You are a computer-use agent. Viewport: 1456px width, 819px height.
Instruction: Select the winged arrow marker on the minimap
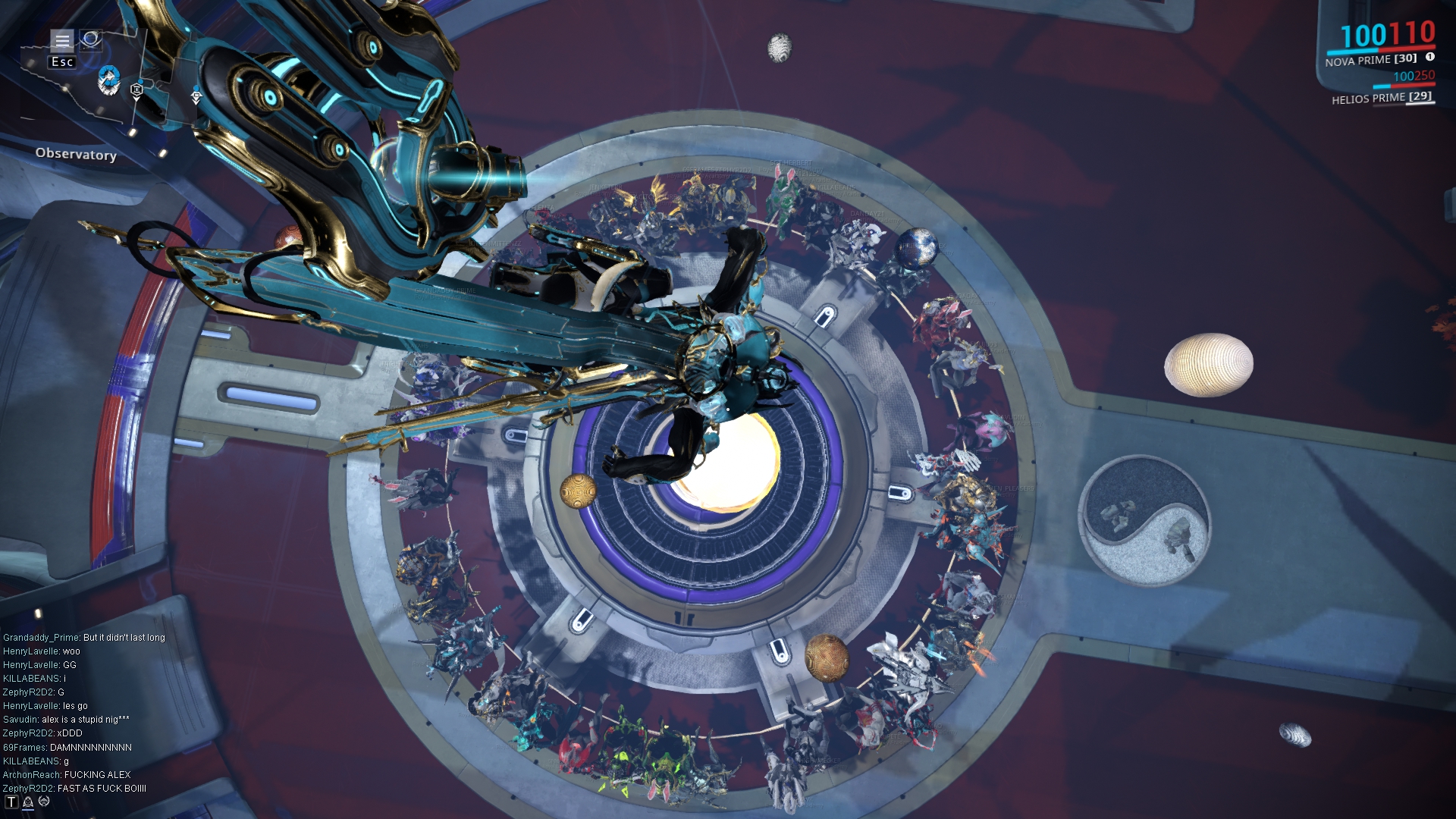click(x=196, y=97)
